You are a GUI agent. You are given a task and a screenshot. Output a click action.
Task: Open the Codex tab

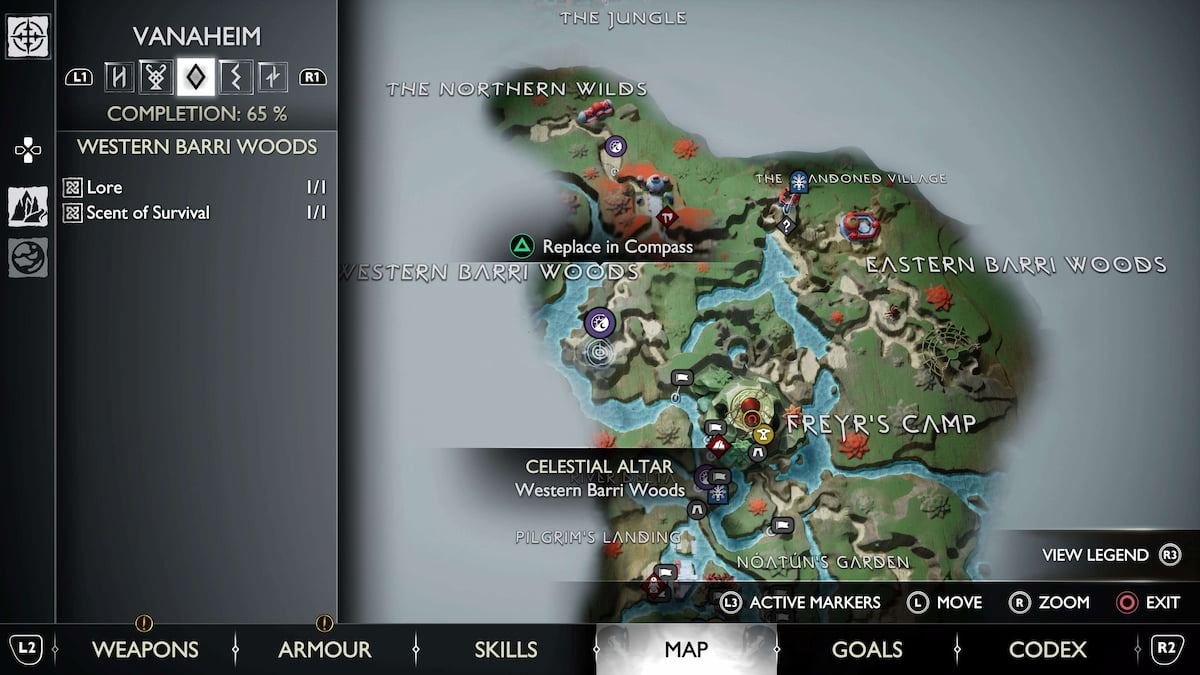pos(1048,650)
